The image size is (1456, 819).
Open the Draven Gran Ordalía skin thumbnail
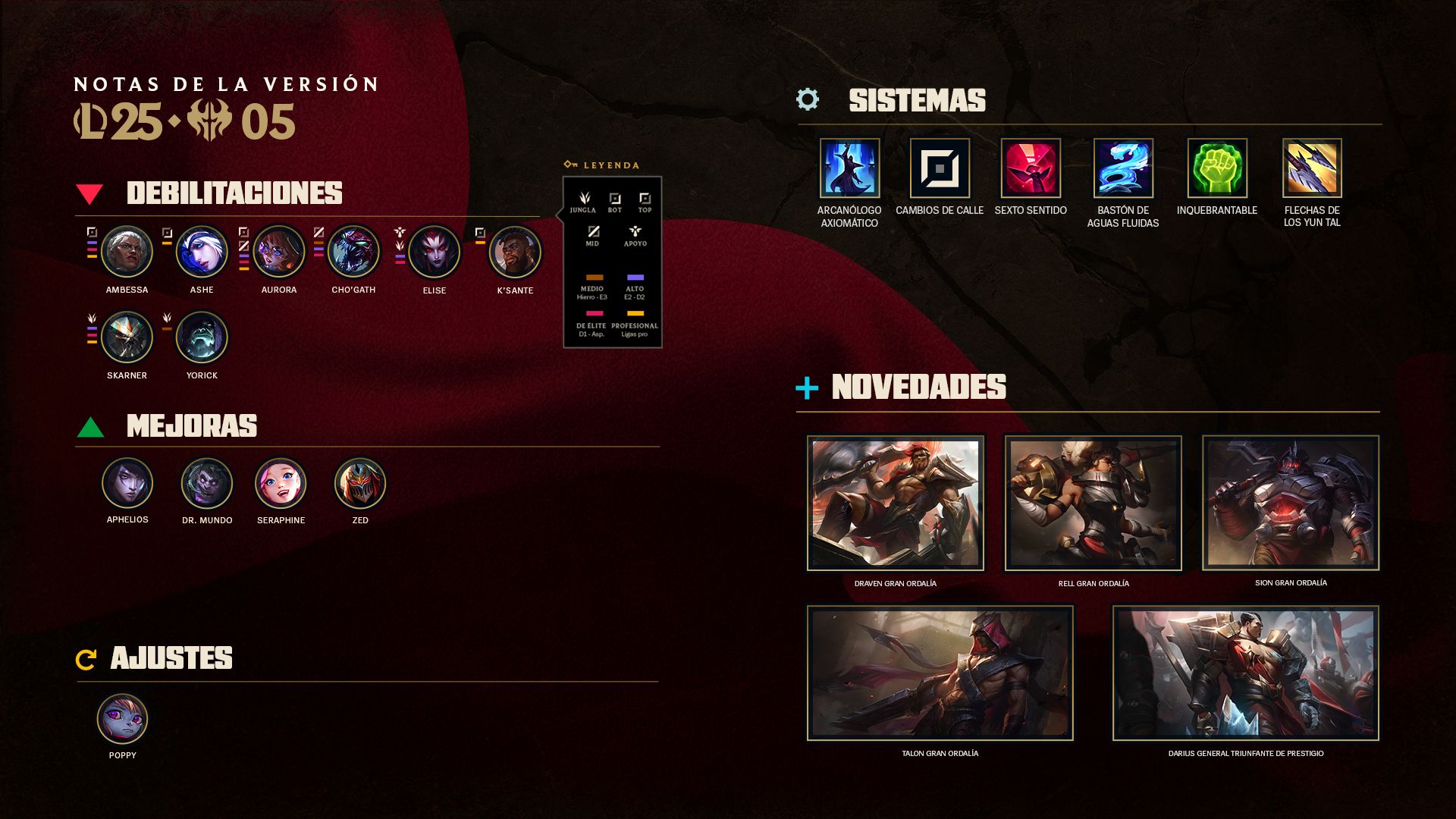click(896, 503)
